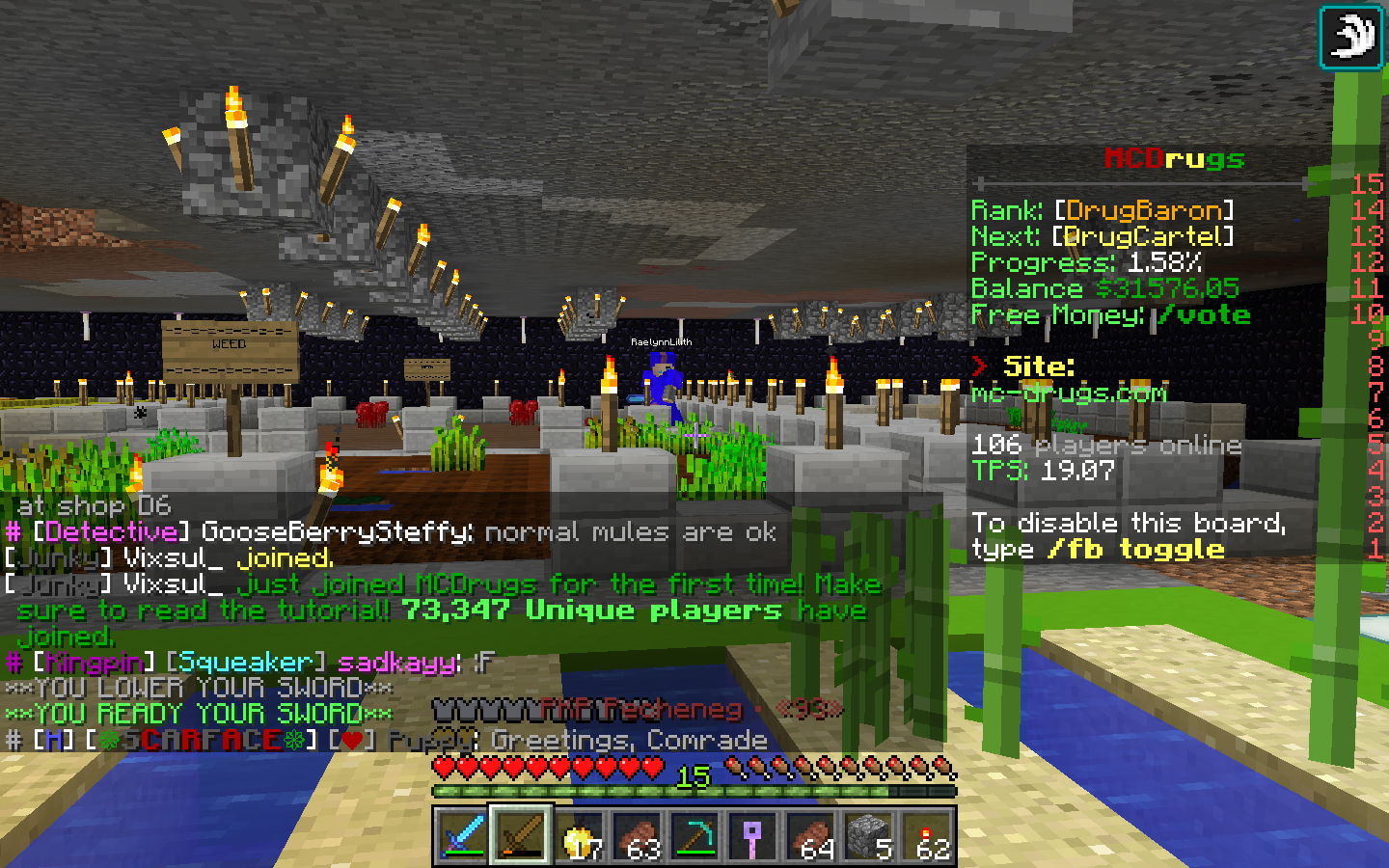Select the wooden sword hotbar slot
Viewport: 1389px width, 868px height.
click(x=521, y=835)
